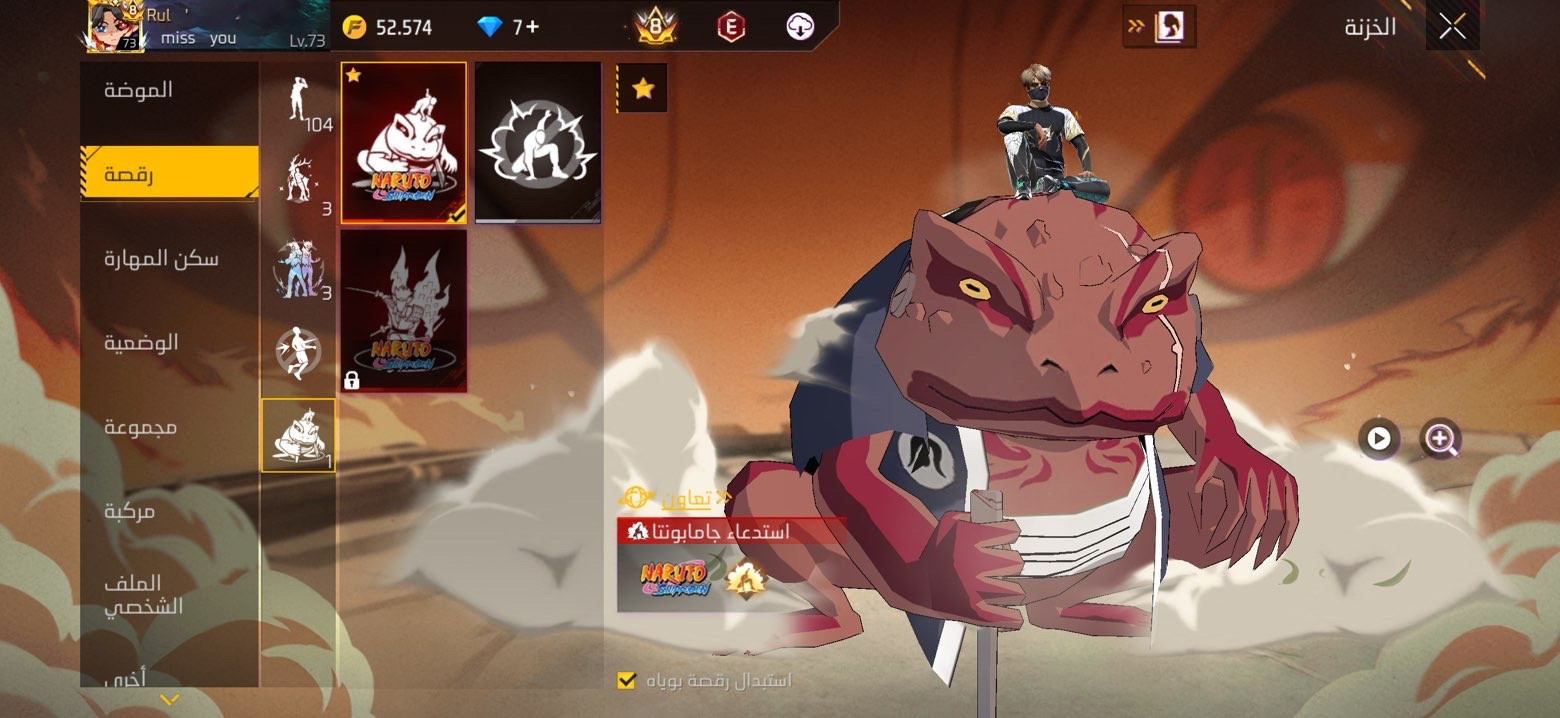Show the single dancer emote subcategory
The height and width of the screenshot is (718, 1560).
coord(300,100)
